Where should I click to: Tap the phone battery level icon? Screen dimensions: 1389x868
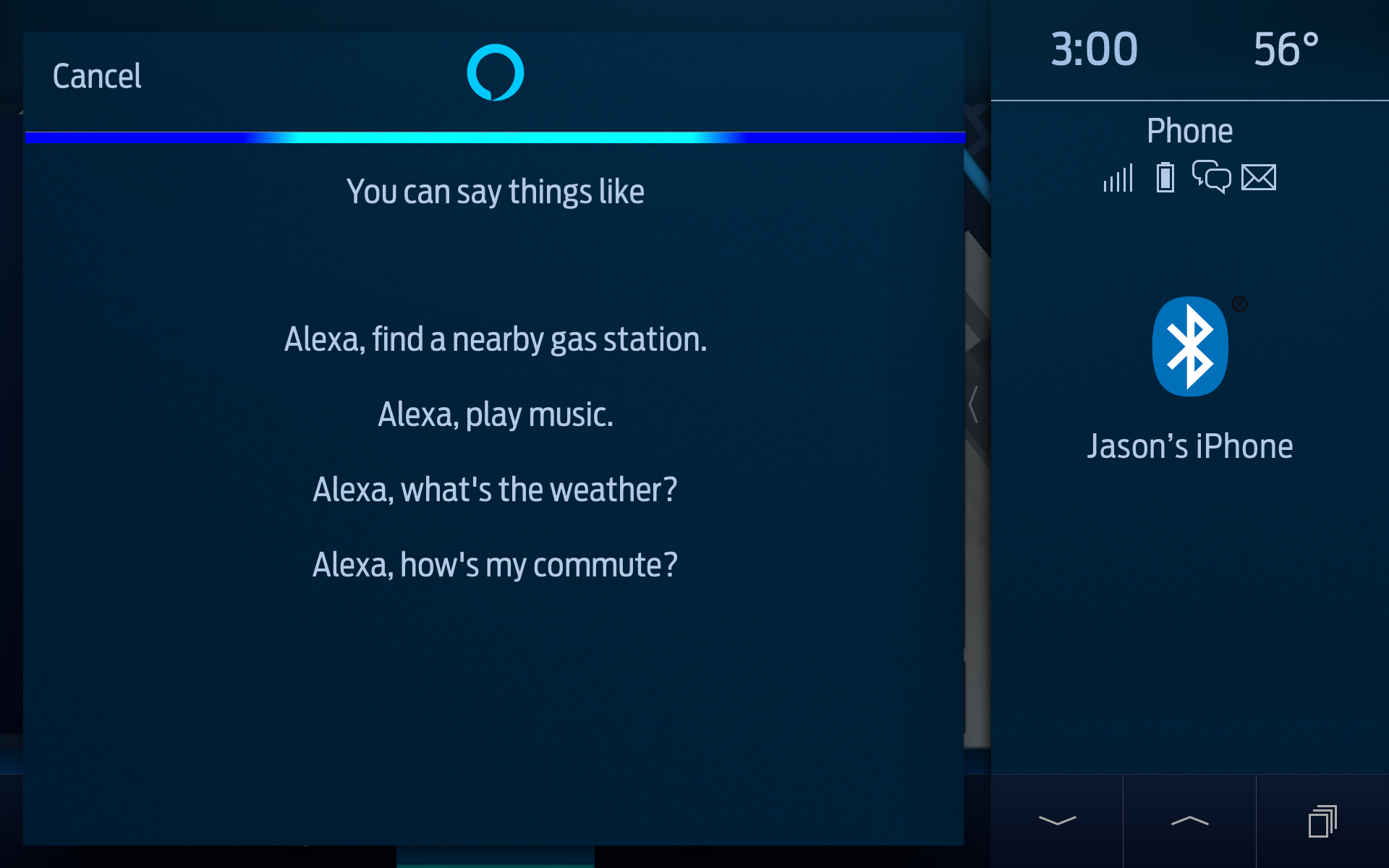[1165, 177]
